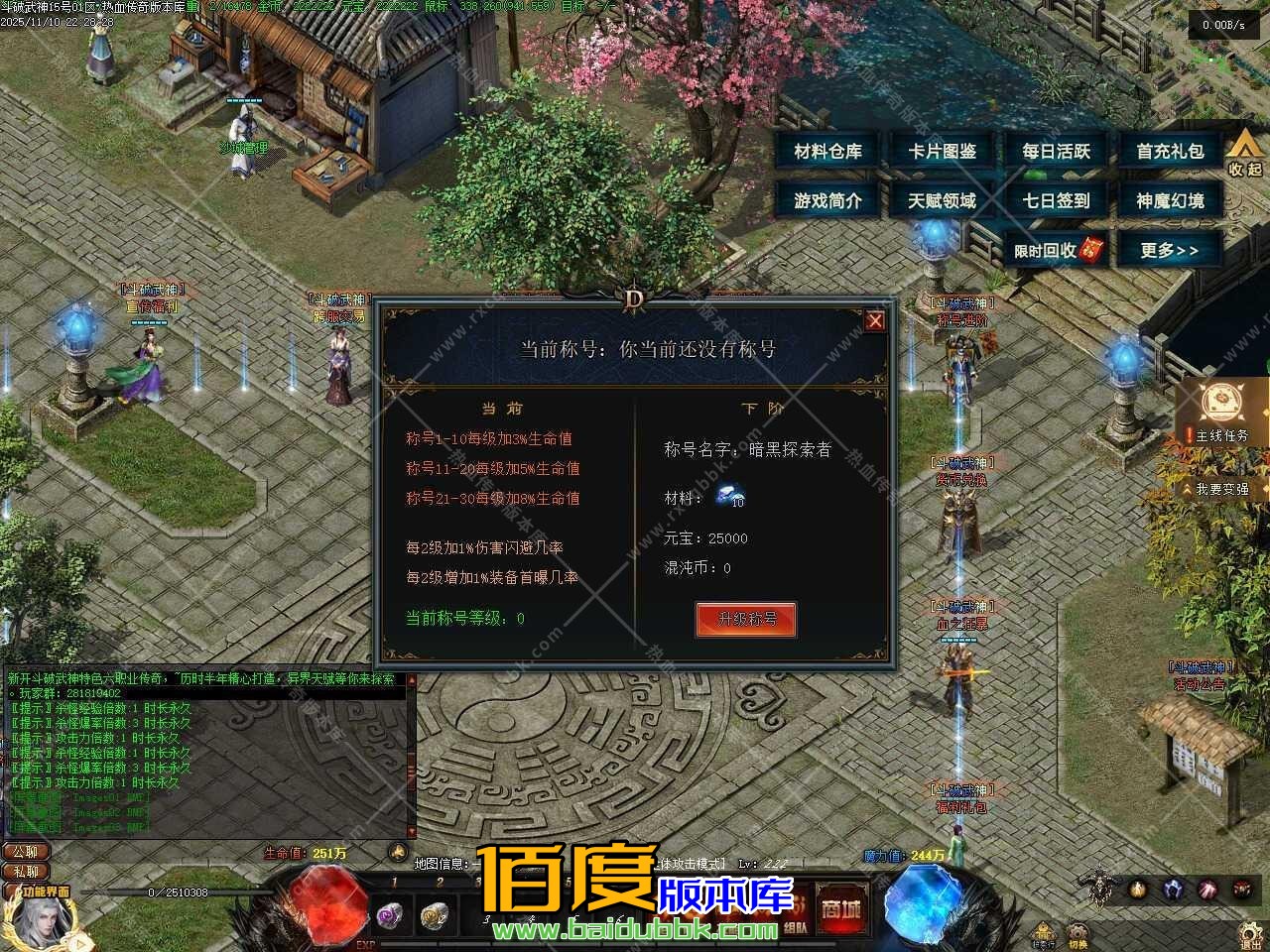Select the blue skill orb icon
The height and width of the screenshot is (952, 1270).
(1172, 891)
